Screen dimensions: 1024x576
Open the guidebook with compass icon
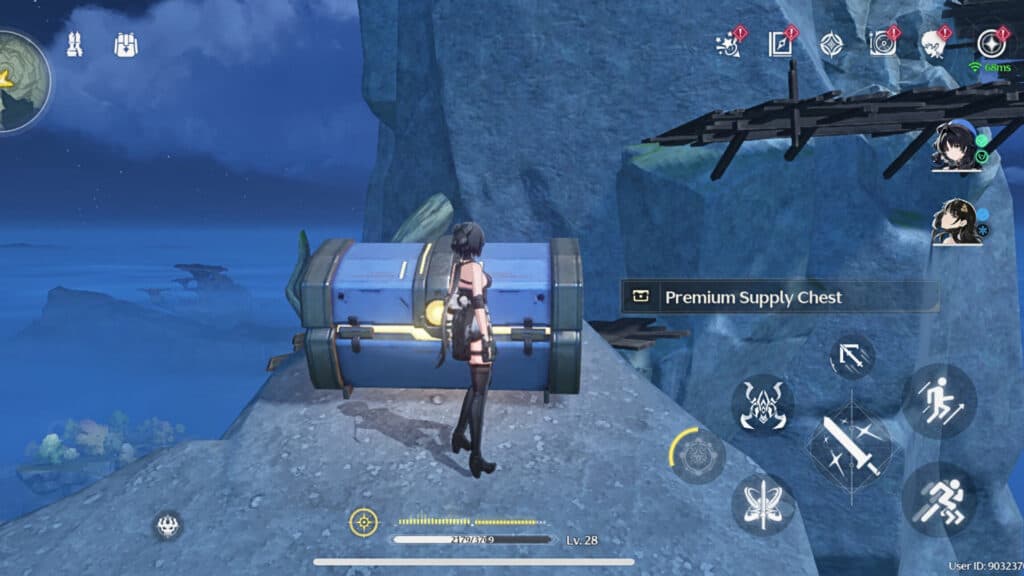780,44
